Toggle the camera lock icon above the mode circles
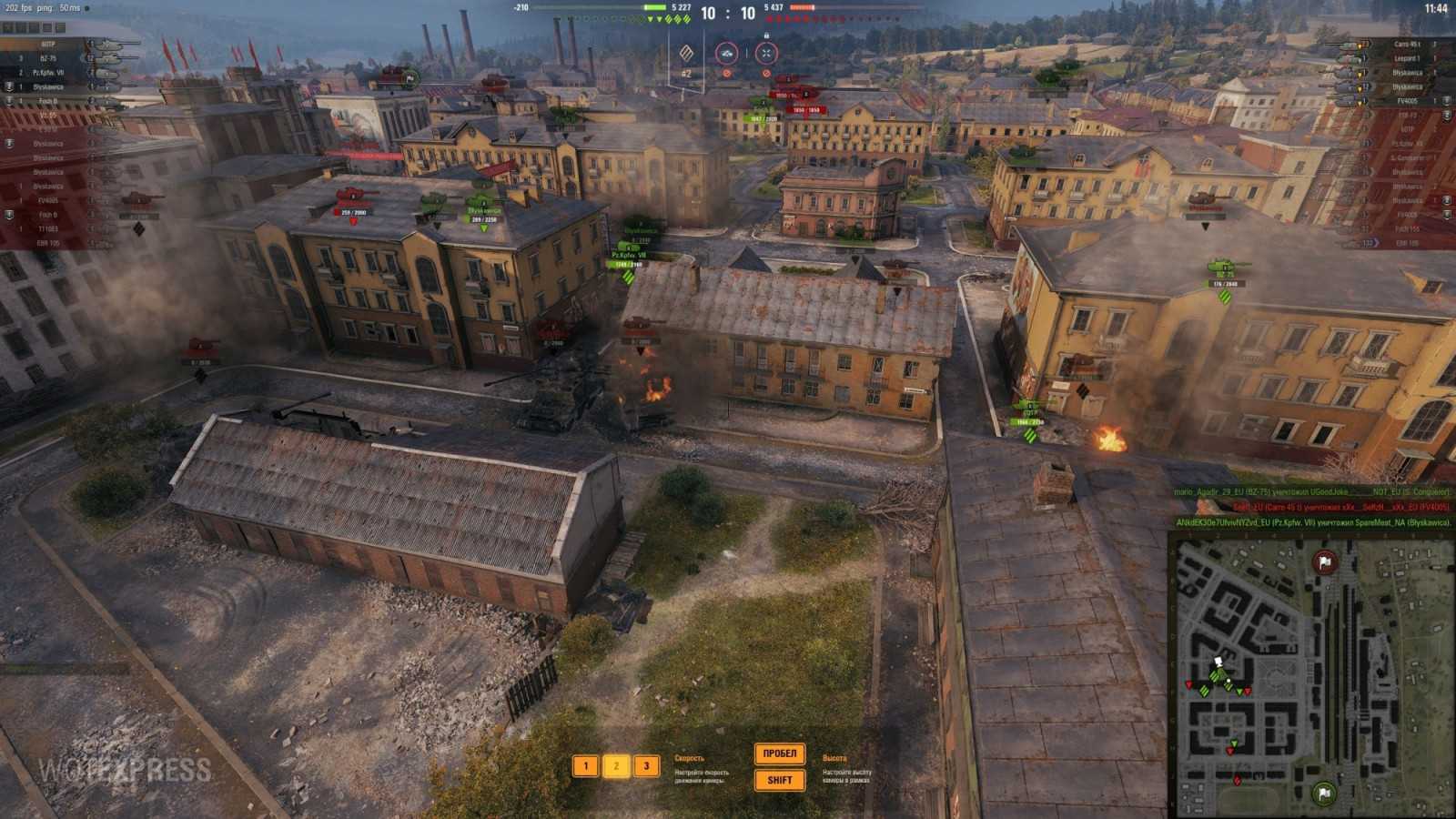Viewport: 1456px width, 819px height. [767, 34]
